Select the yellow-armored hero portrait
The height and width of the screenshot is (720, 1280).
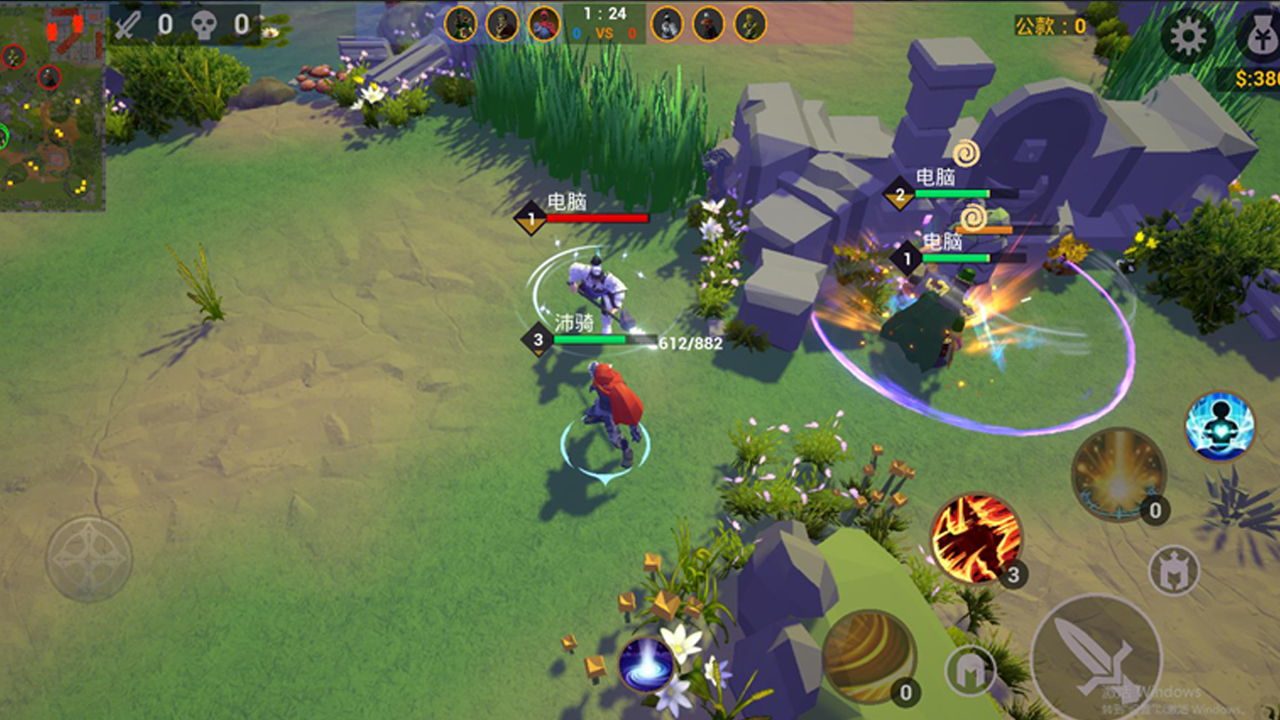click(x=750, y=23)
